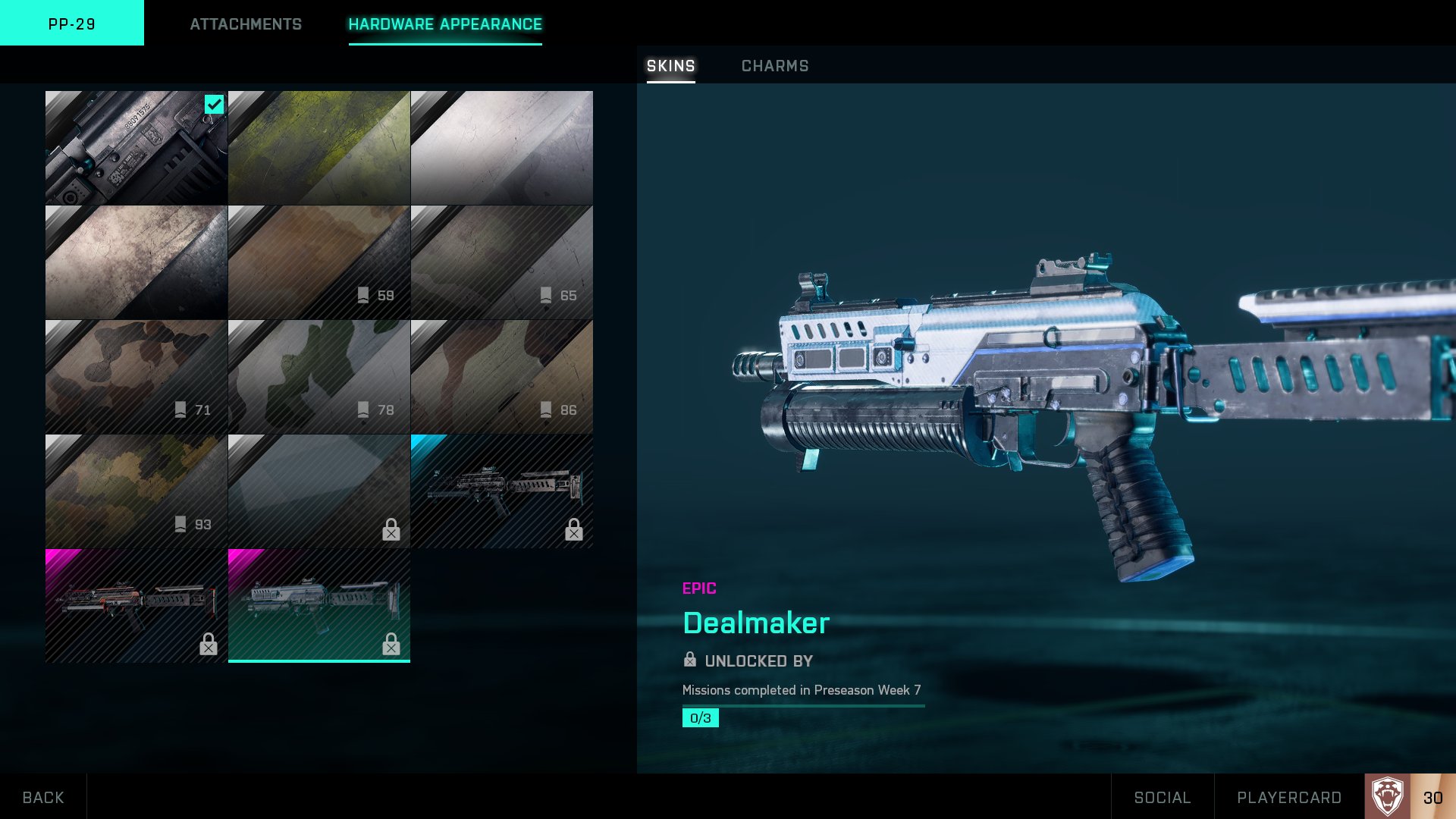The width and height of the screenshot is (1456, 819).
Task: Select the highlighted Dealmaker epic skin tile
Action: [319, 606]
